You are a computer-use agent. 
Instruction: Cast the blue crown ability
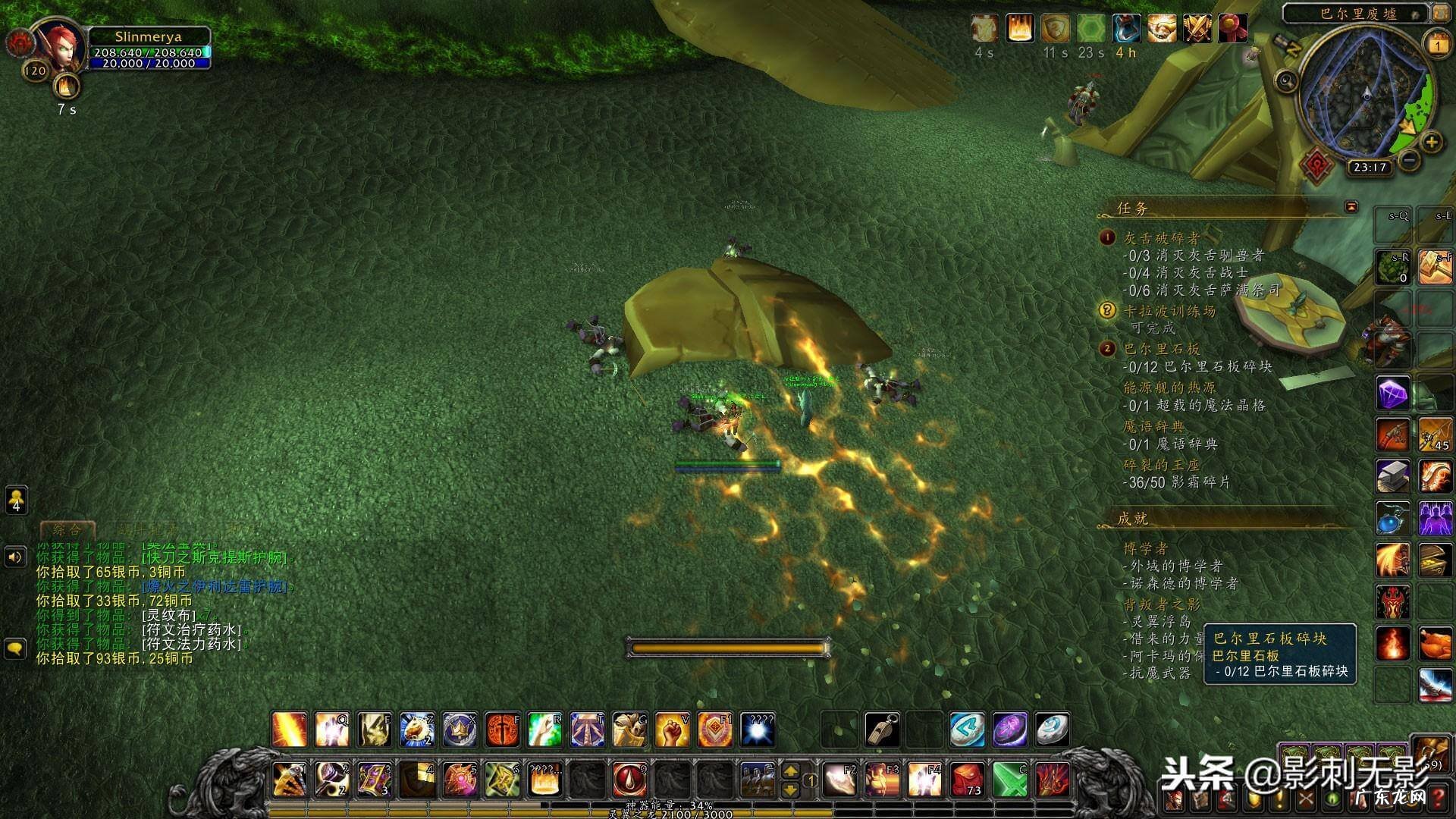(x=460, y=730)
